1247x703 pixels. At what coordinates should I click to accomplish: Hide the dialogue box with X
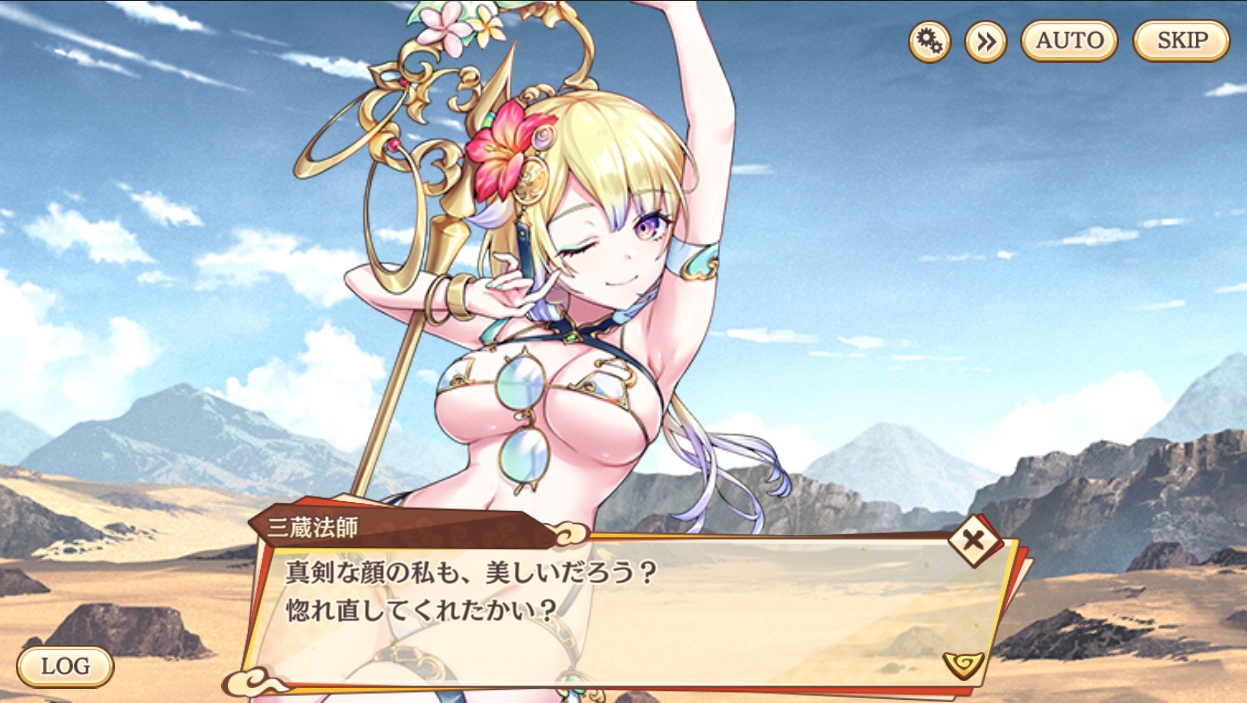[x=971, y=541]
